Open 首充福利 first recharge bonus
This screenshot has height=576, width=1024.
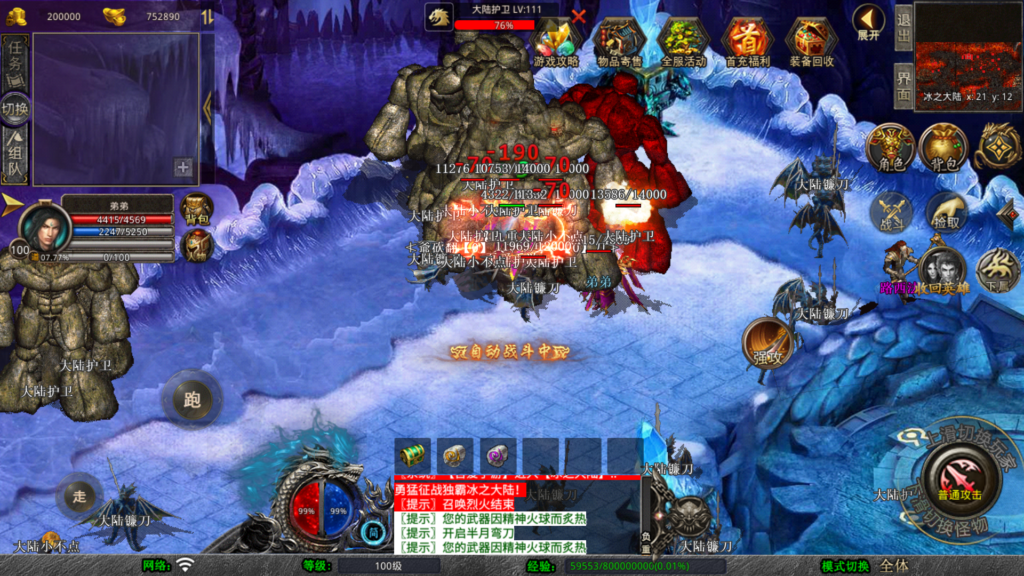[747, 43]
